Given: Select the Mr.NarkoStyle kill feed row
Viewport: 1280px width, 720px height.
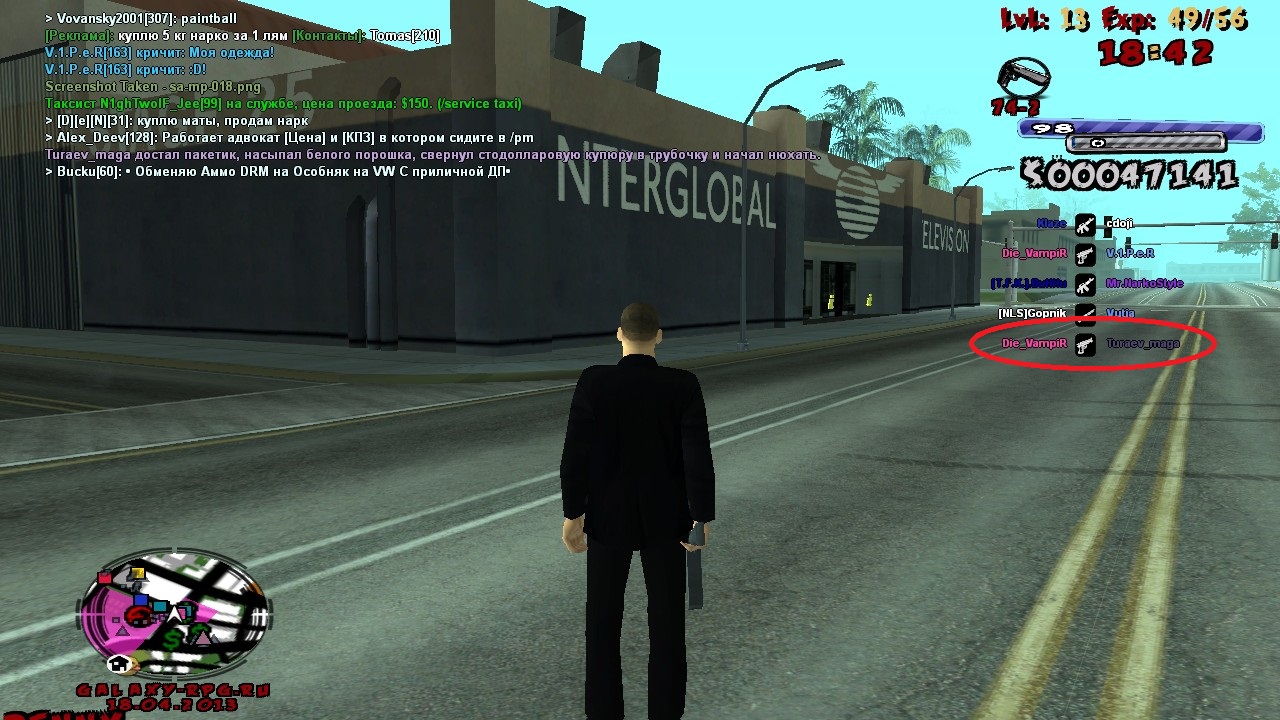Looking at the screenshot, I should [1144, 284].
